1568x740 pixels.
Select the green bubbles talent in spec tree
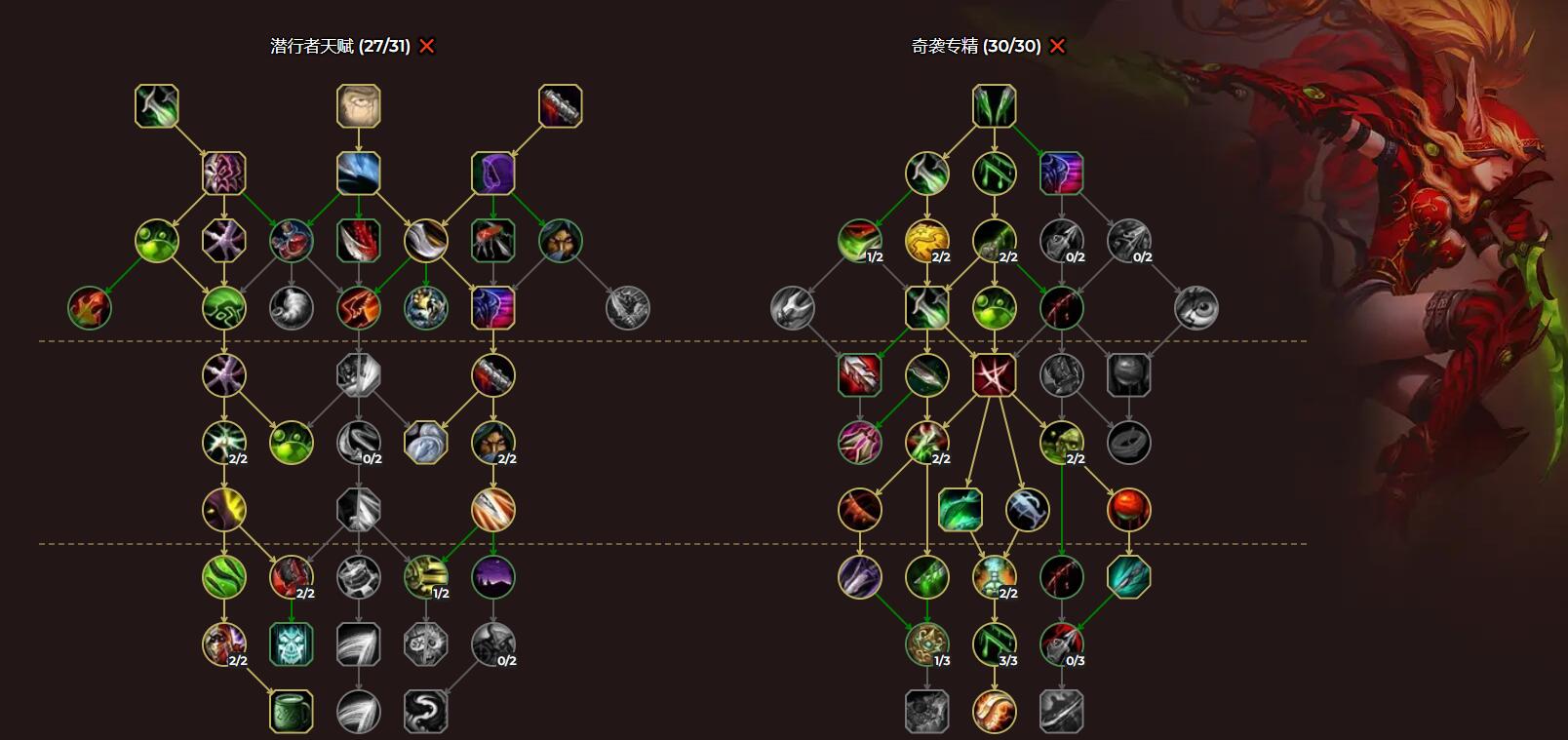coord(995,308)
